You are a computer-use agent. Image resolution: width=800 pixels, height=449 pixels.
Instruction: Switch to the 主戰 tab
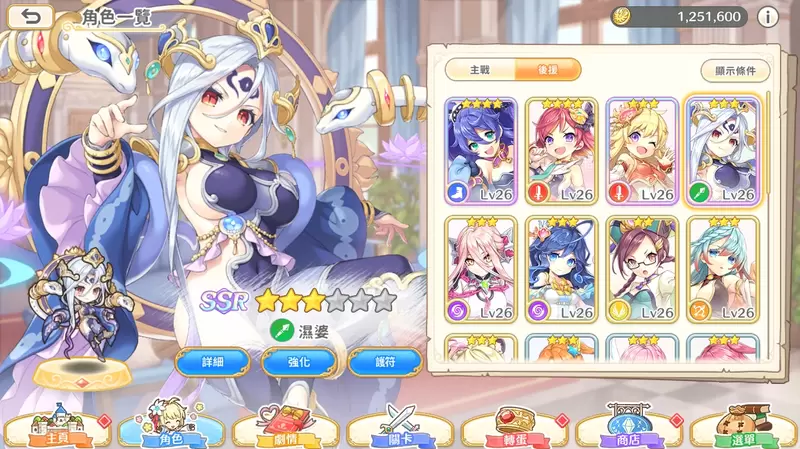coord(481,70)
